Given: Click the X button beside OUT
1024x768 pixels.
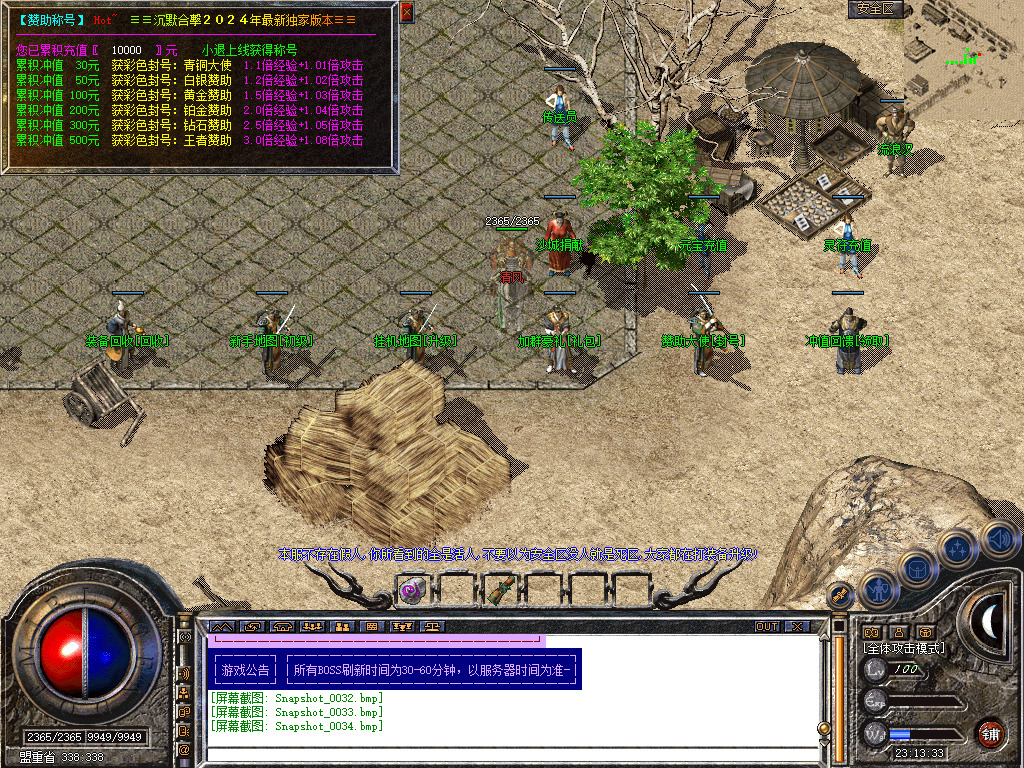Looking at the screenshot, I should (796, 627).
